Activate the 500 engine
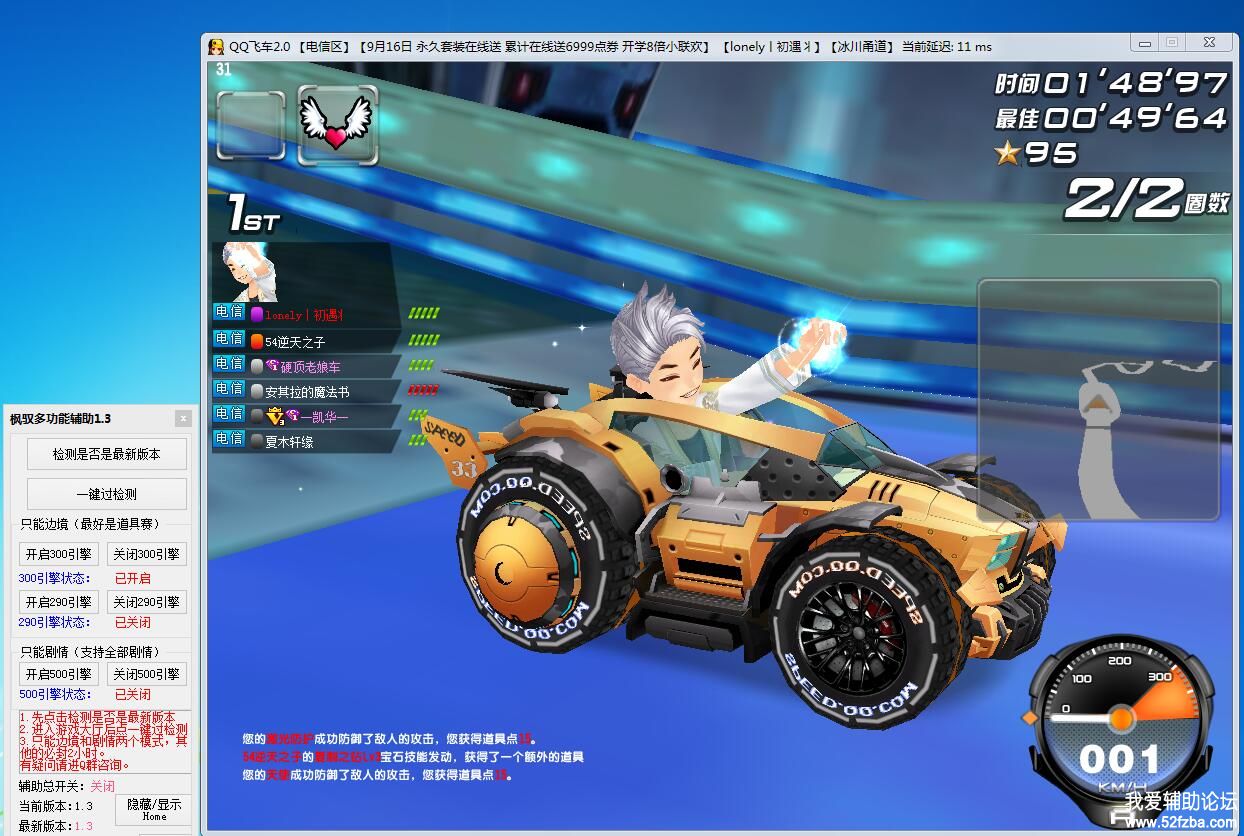 (59, 674)
